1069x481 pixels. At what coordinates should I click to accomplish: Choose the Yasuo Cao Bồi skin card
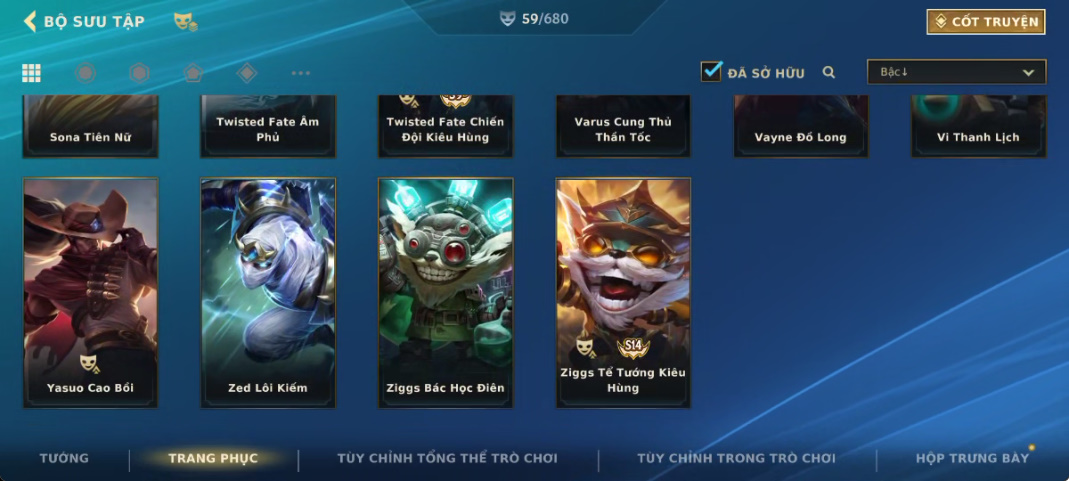click(x=90, y=292)
